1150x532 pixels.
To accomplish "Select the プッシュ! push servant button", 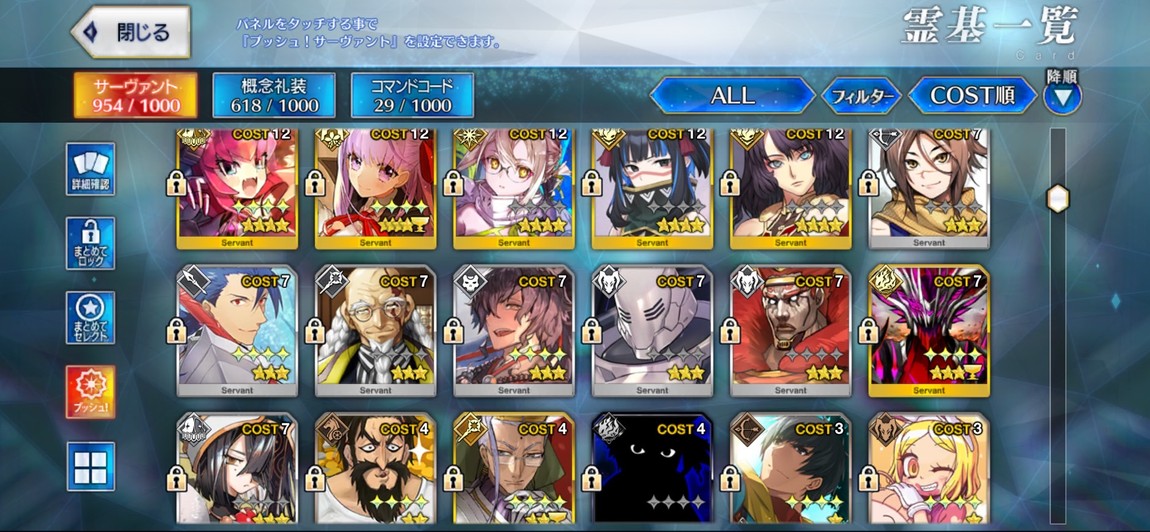I will 91,392.
